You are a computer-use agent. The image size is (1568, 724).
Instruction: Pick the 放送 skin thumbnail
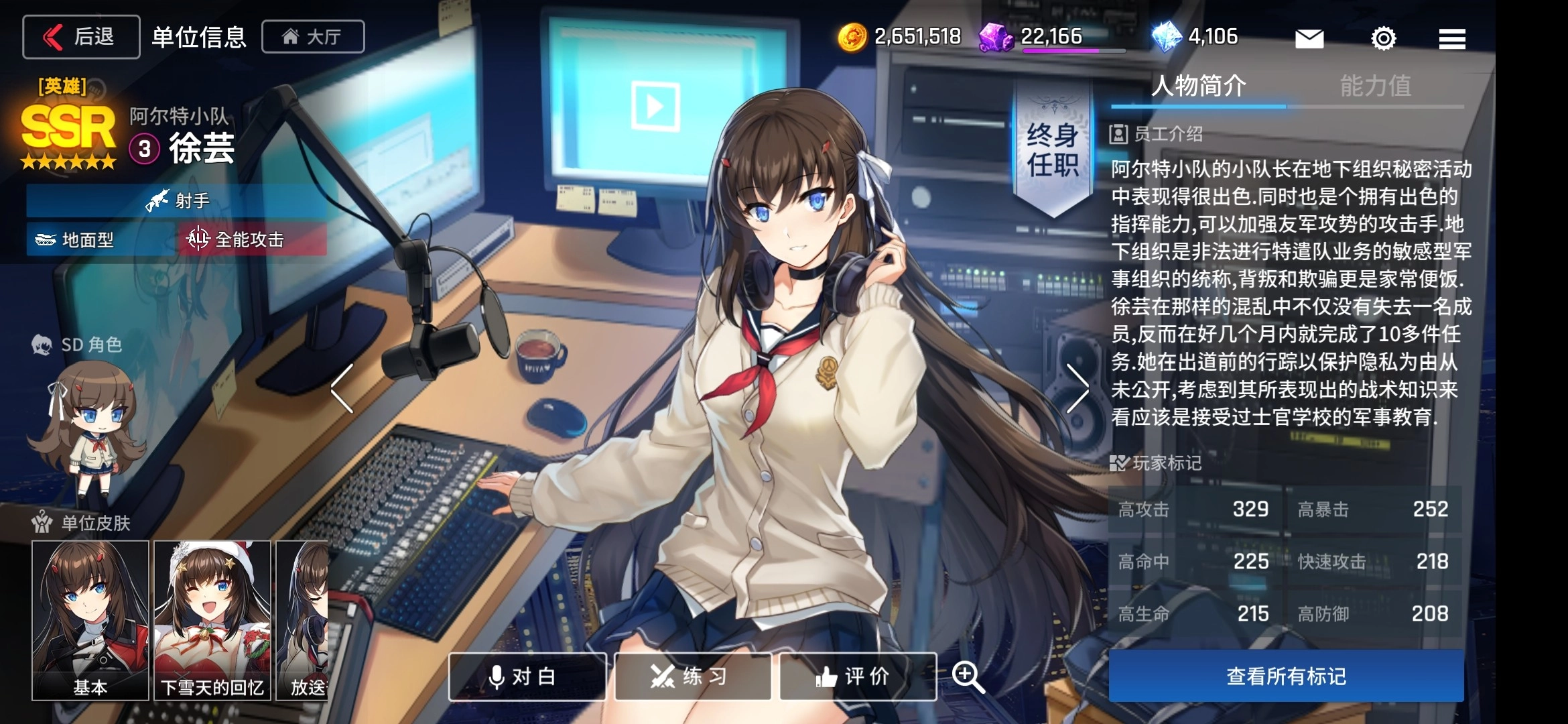pyautogui.click(x=303, y=620)
